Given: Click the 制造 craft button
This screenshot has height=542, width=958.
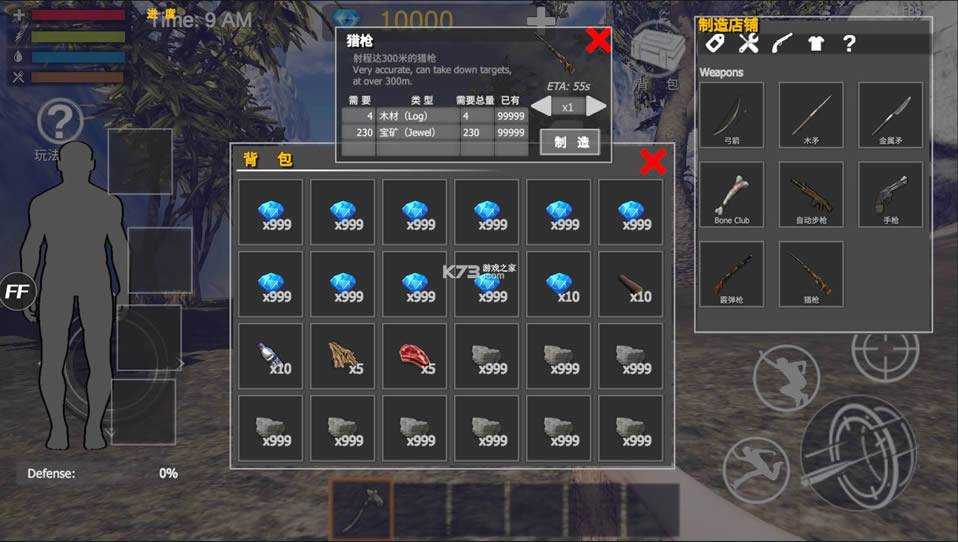Looking at the screenshot, I should (x=570, y=142).
